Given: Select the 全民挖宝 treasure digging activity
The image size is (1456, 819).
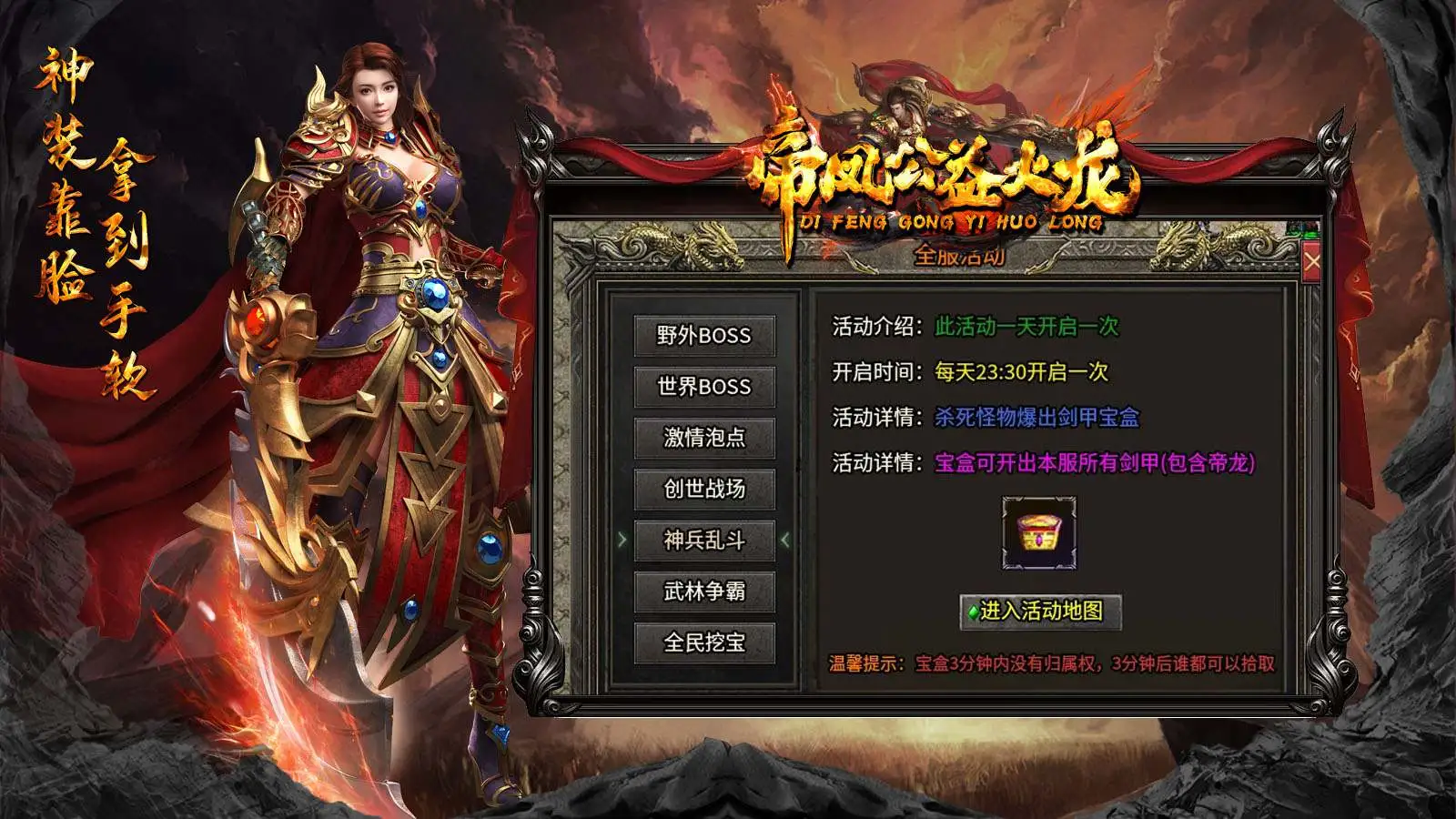Looking at the screenshot, I should pos(705,642).
